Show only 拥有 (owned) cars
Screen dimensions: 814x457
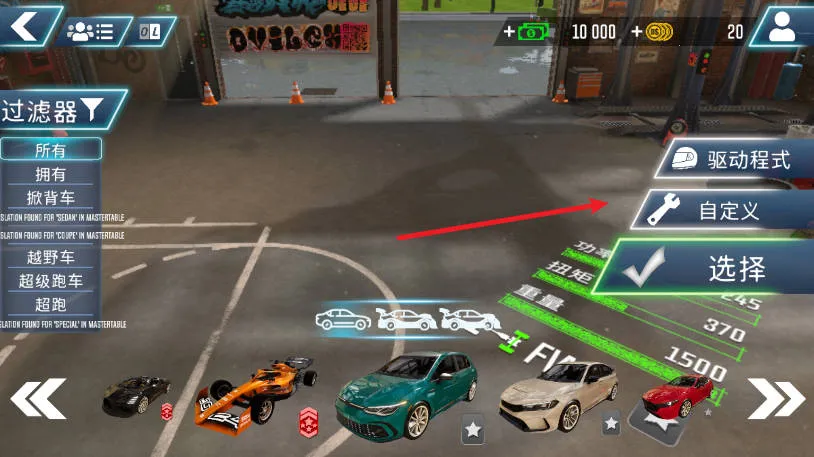click(x=51, y=174)
